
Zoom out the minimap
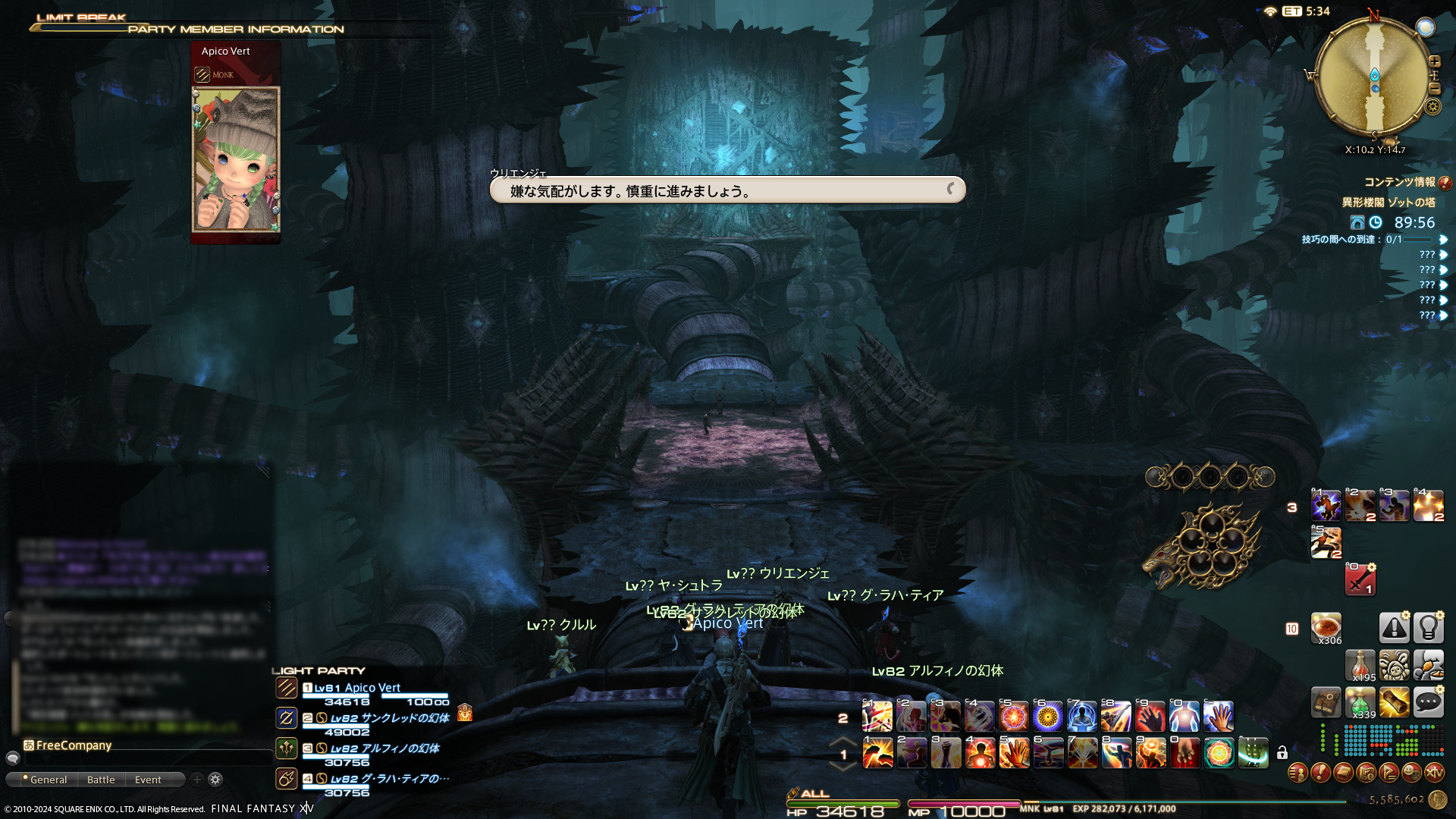[1434, 89]
